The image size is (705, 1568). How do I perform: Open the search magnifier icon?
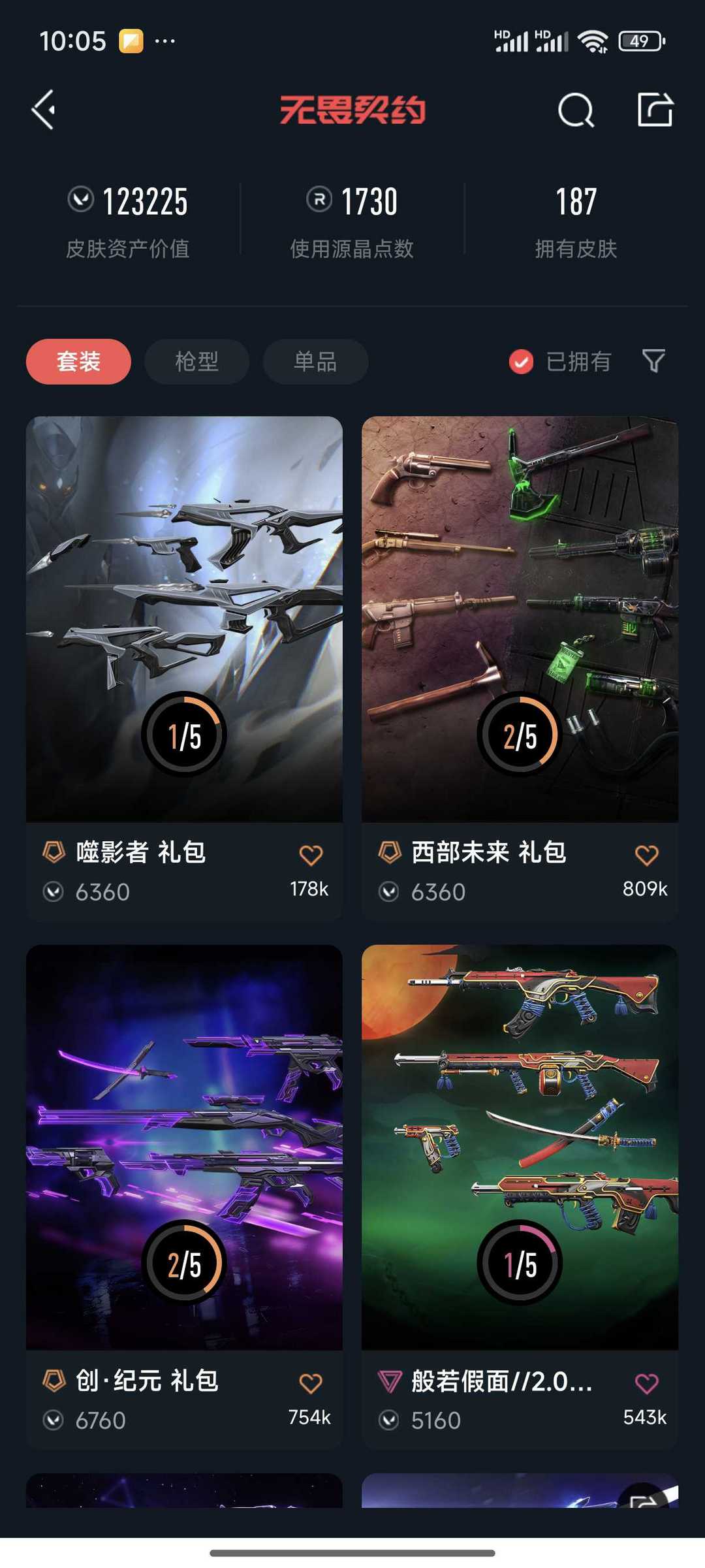576,110
